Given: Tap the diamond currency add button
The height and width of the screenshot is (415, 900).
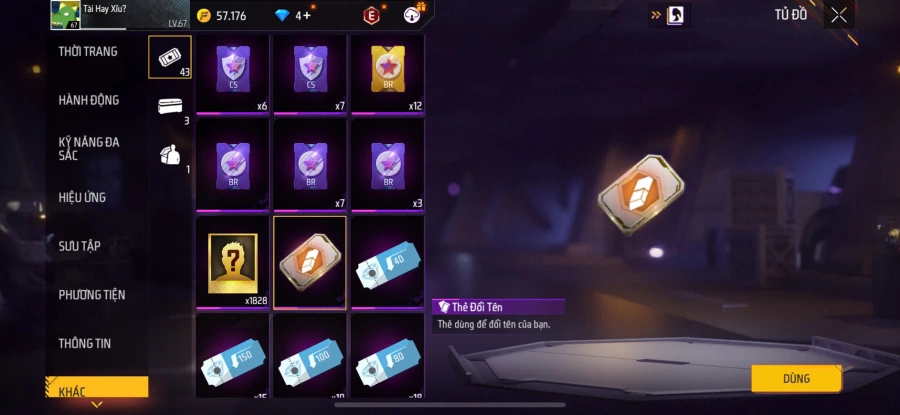Looking at the screenshot, I should pyautogui.click(x=305, y=15).
